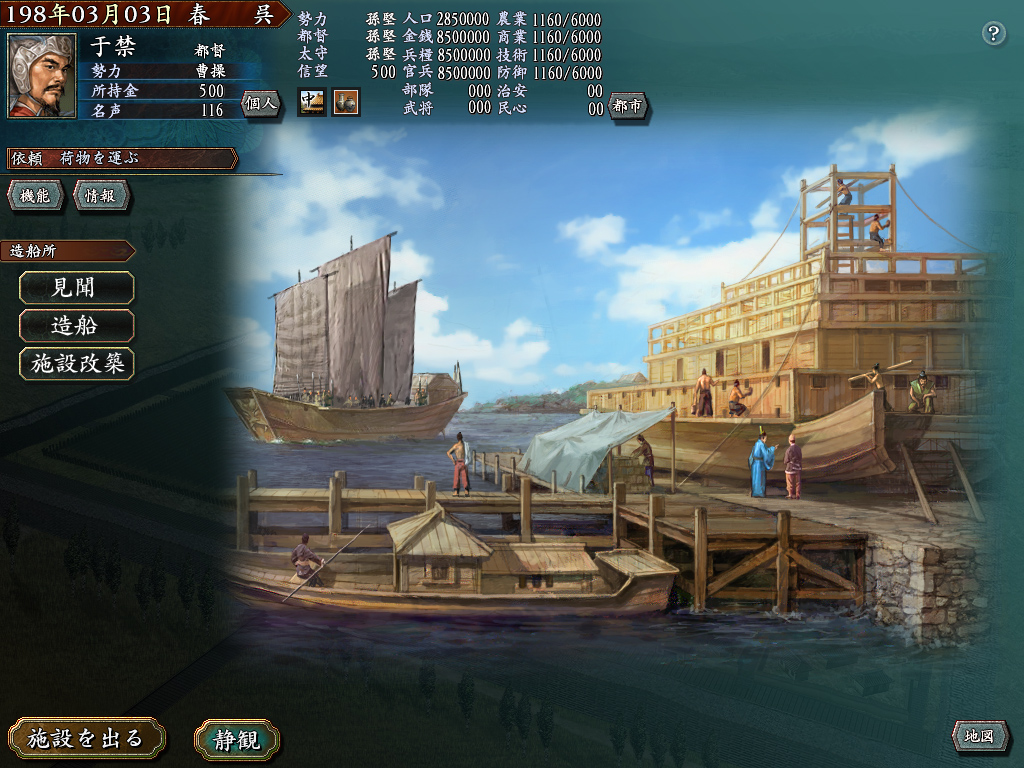The height and width of the screenshot is (768, 1024).
Task: Open the 見聞 menu entry
Action: (x=76, y=288)
